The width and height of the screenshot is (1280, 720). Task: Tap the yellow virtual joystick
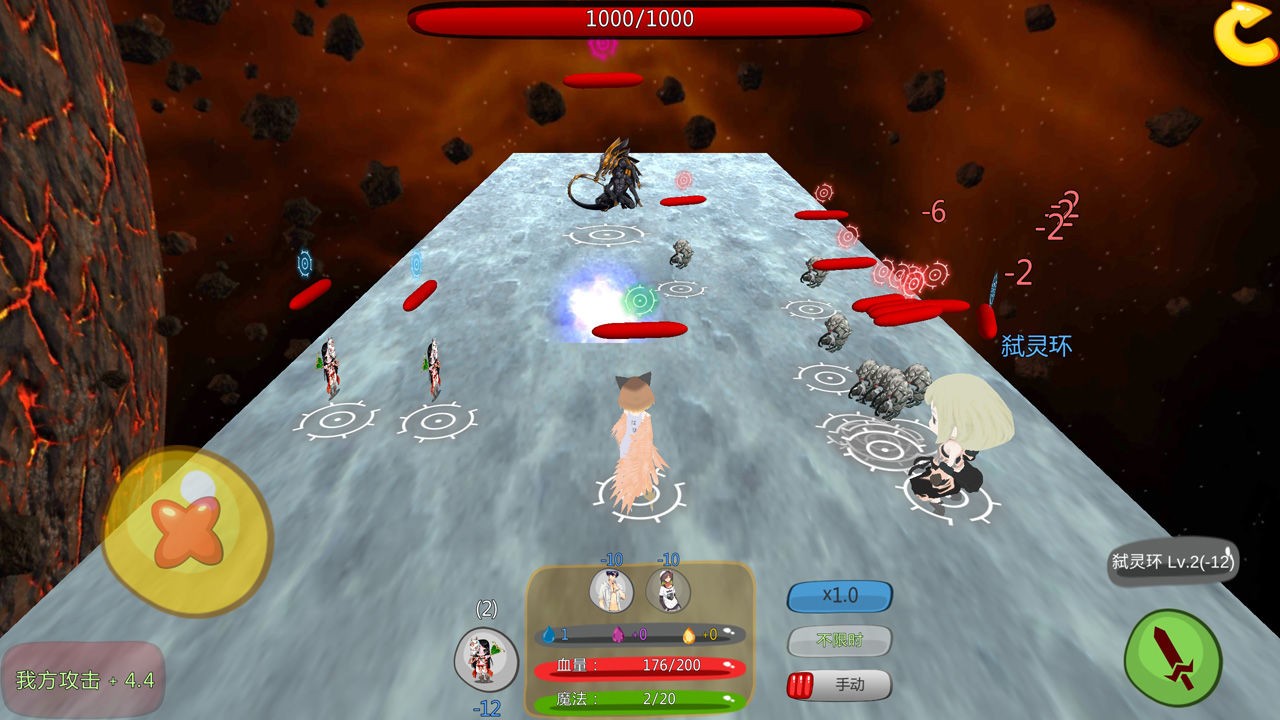pos(187,532)
